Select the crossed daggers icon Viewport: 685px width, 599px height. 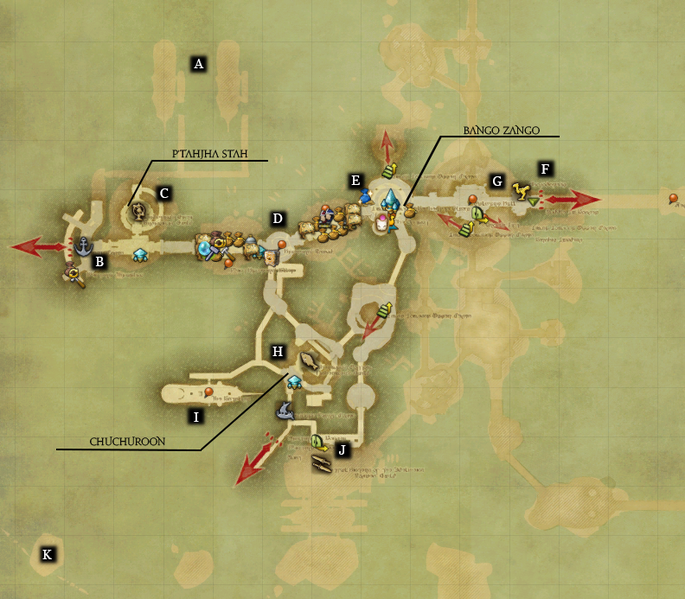(322, 463)
